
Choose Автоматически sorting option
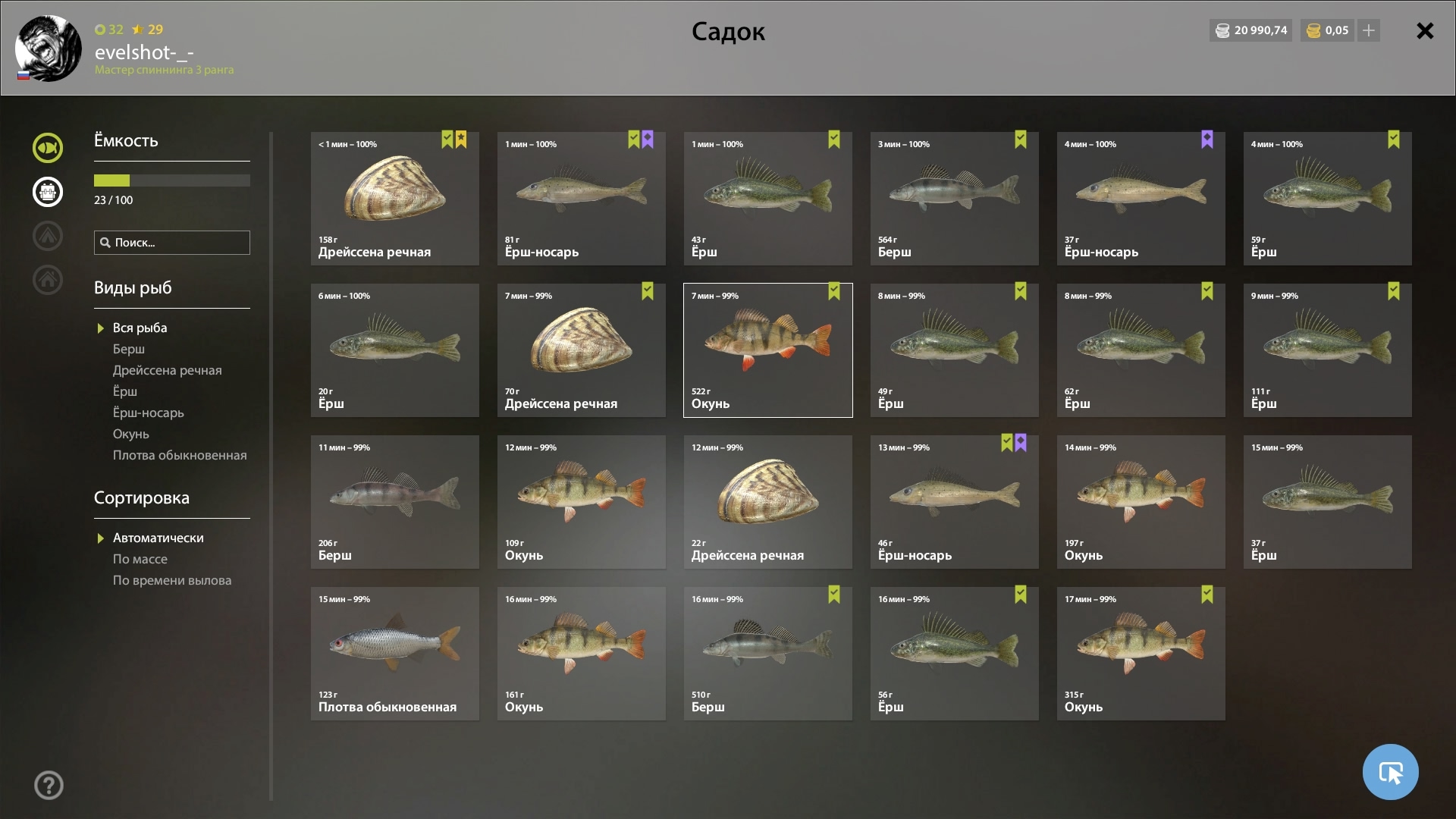click(x=158, y=538)
